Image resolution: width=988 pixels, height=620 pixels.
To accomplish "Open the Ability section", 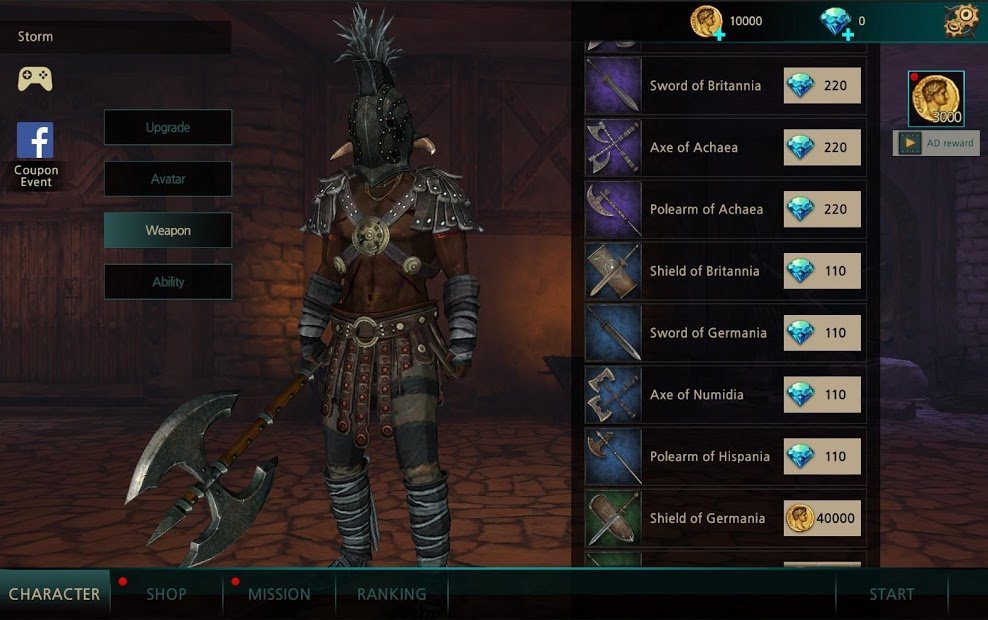I will coord(168,282).
